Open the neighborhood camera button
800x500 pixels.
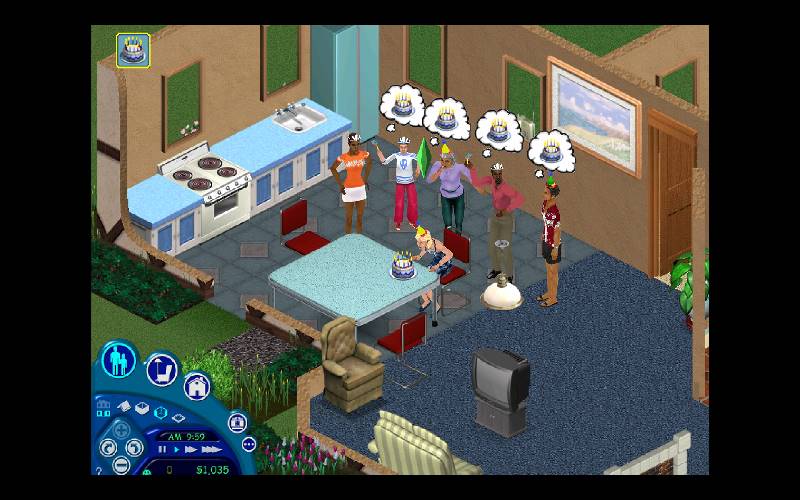238,423
